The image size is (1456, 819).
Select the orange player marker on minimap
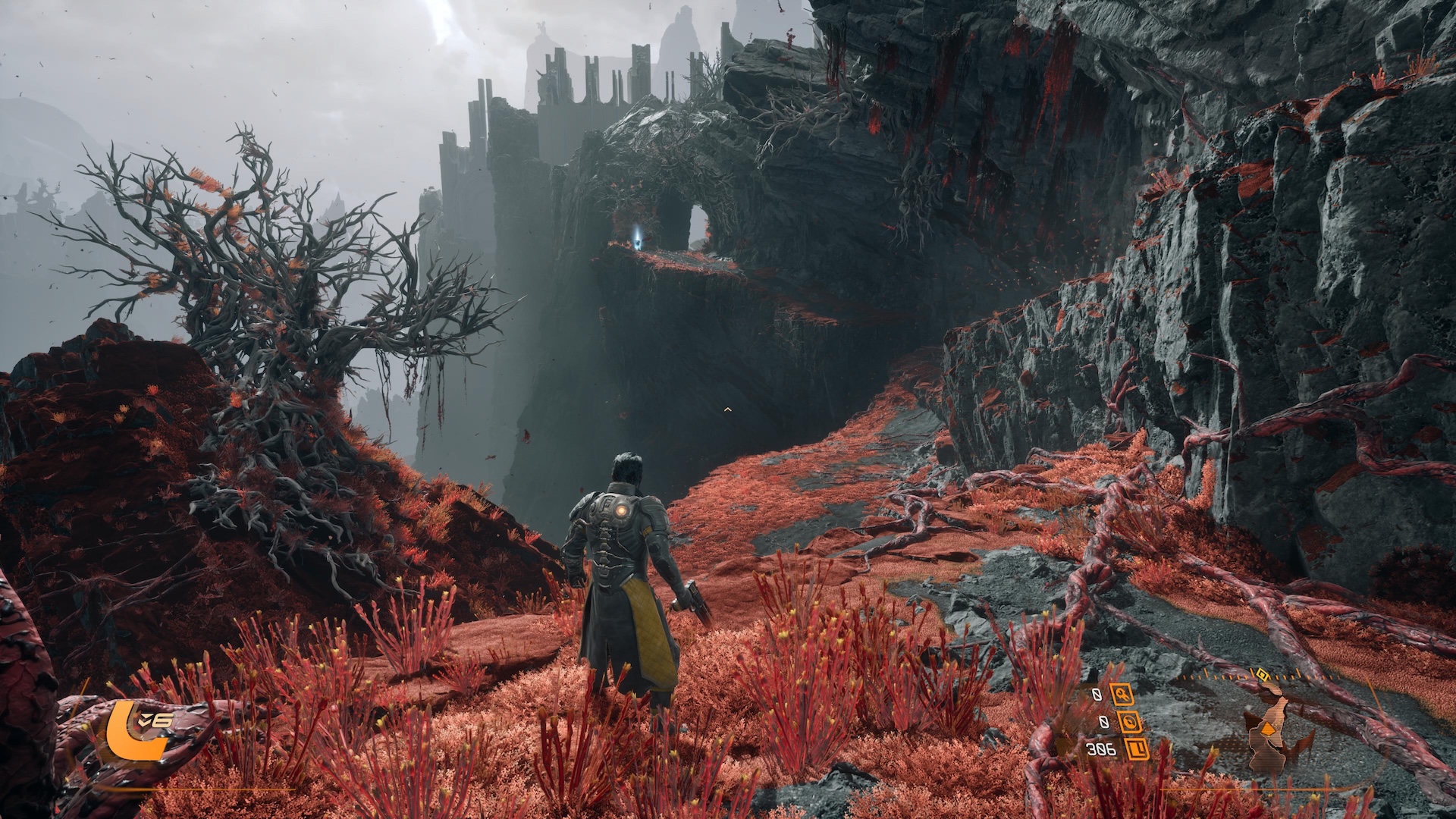tap(1268, 729)
